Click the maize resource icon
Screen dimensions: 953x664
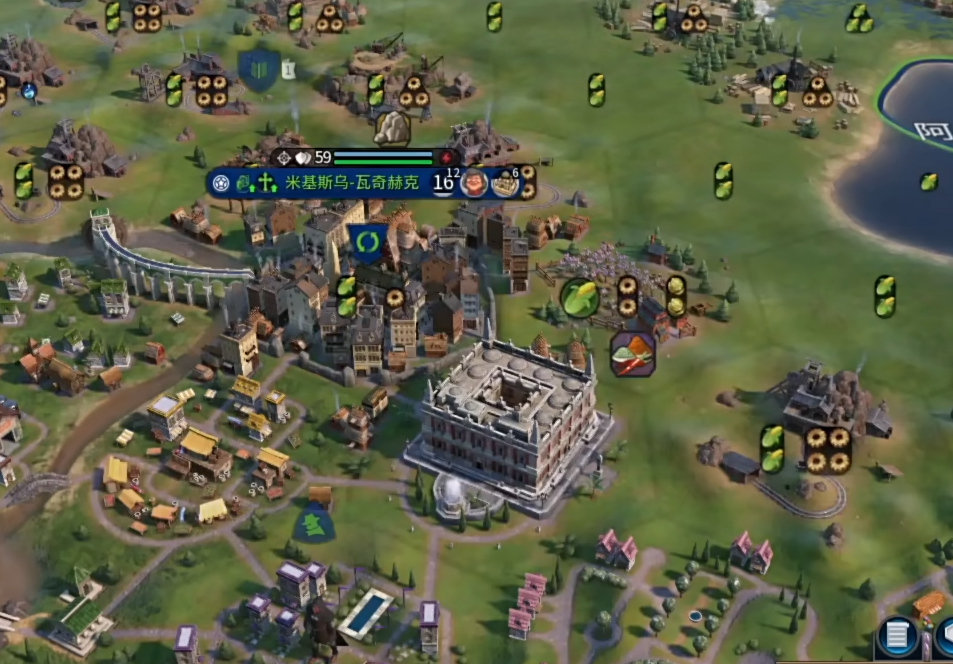pyautogui.click(x=579, y=297)
